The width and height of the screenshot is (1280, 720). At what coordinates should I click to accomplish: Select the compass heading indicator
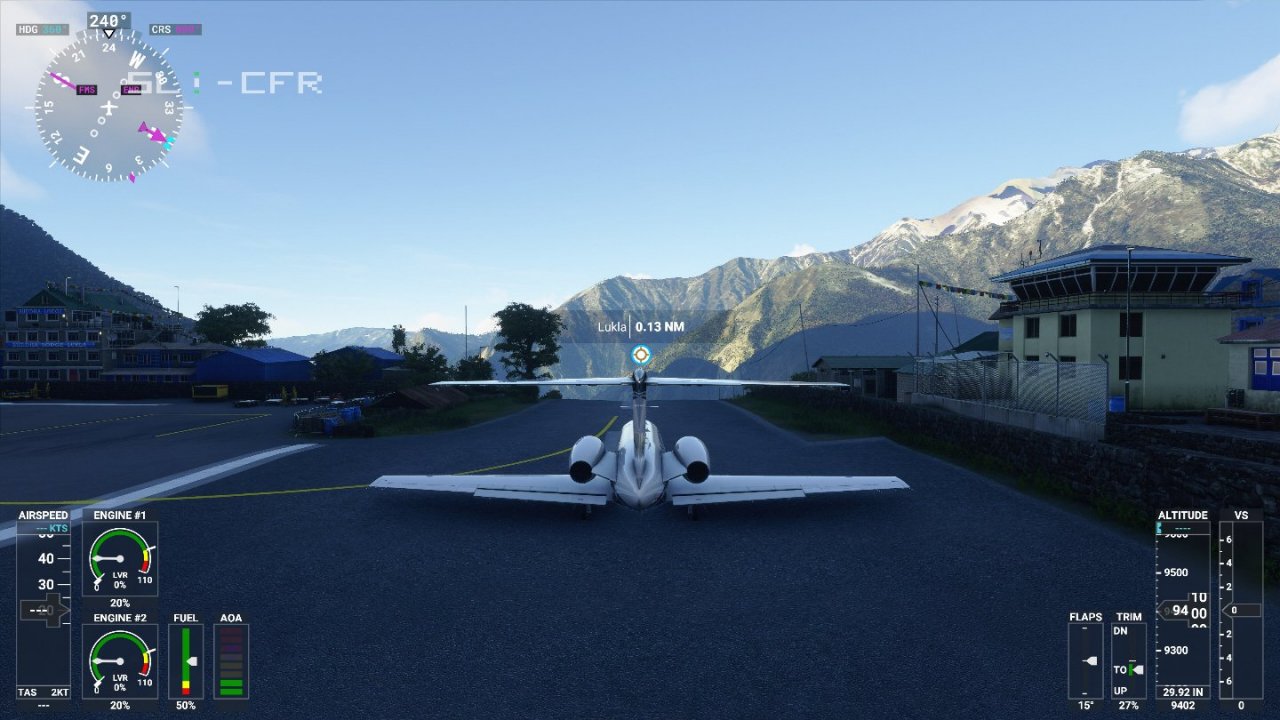pyautogui.click(x=109, y=104)
